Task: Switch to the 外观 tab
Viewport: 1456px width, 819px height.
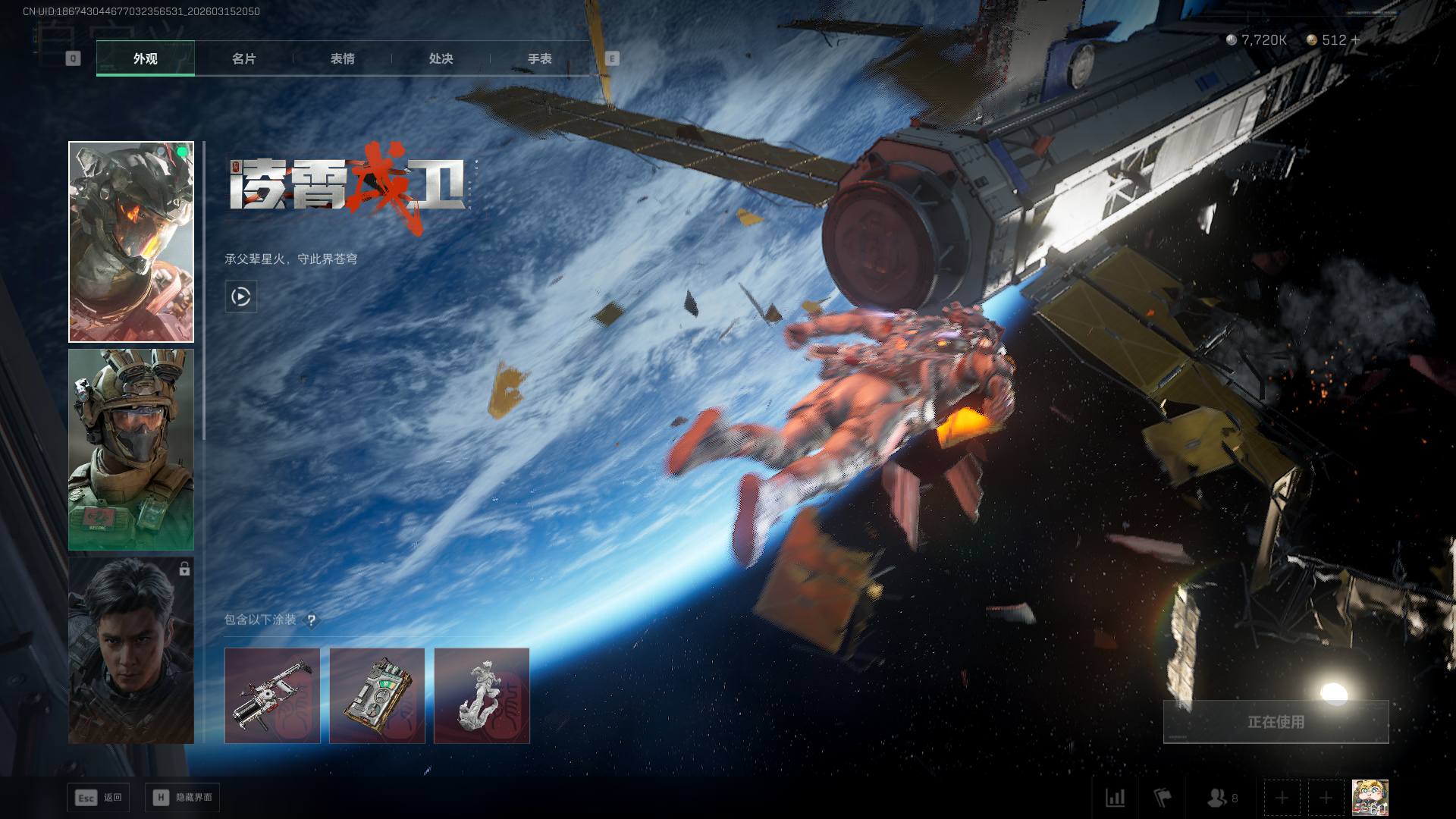Action: pyautogui.click(x=145, y=58)
